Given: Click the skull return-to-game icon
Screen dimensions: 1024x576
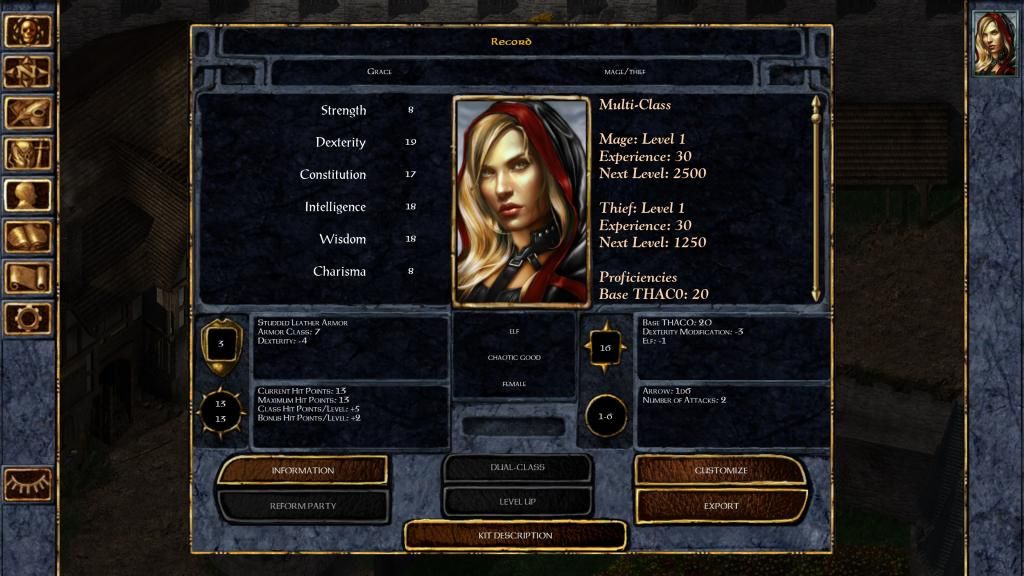Looking at the screenshot, I should point(28,31).
